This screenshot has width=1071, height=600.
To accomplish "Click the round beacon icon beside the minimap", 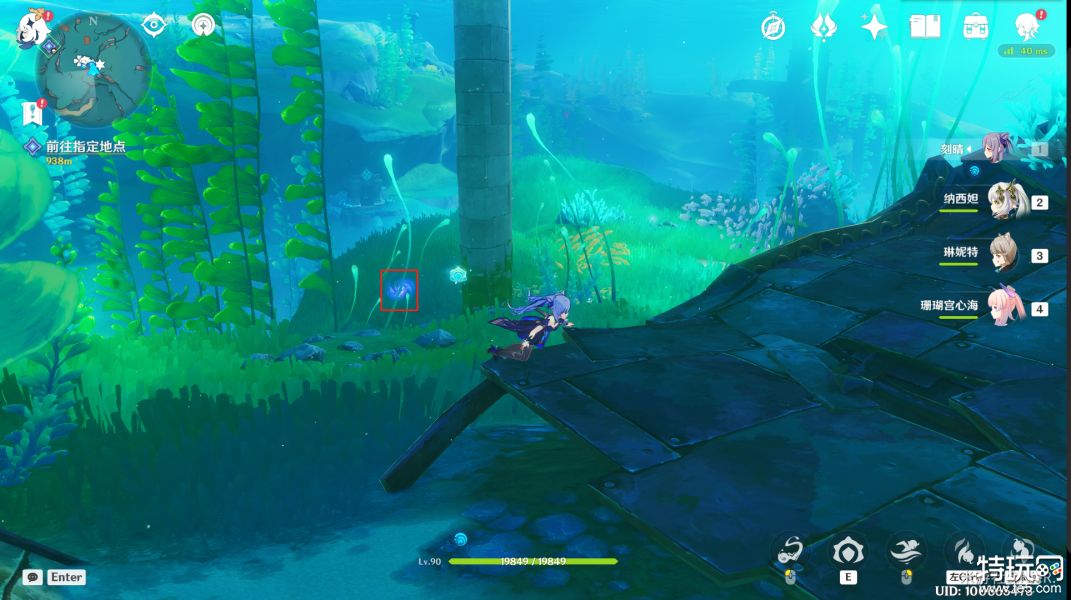I will (x=203, y=25).
